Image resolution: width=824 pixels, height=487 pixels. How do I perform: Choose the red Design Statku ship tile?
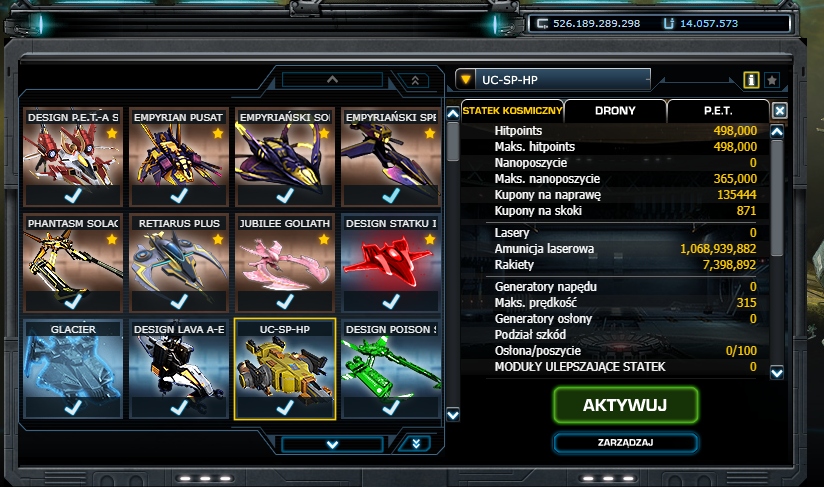click(391, 262)
